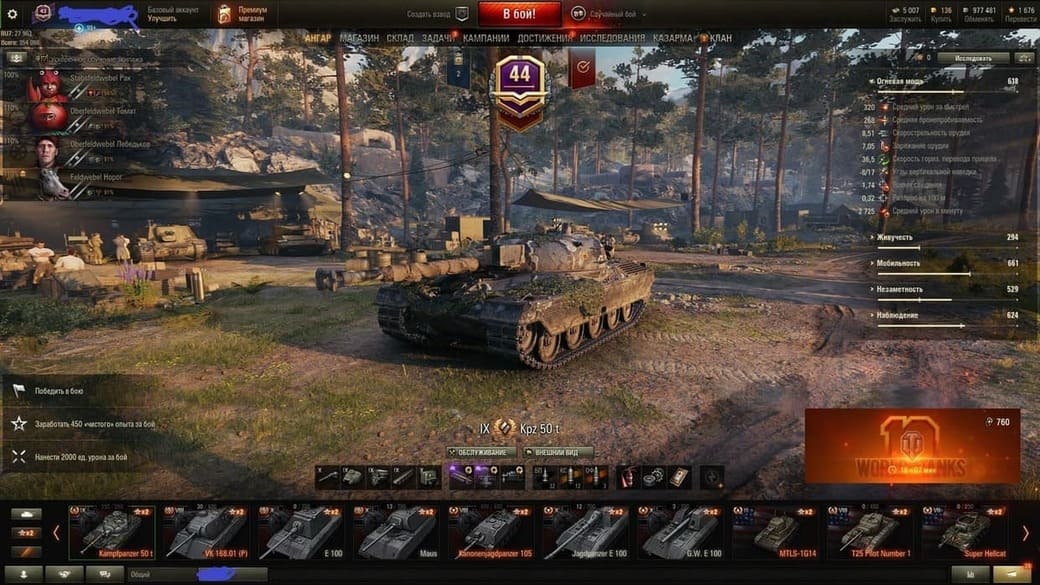Select the VK 168.01 (P) tank
The width and height of the screenshot is (1040, 585).
click(206, 532)
